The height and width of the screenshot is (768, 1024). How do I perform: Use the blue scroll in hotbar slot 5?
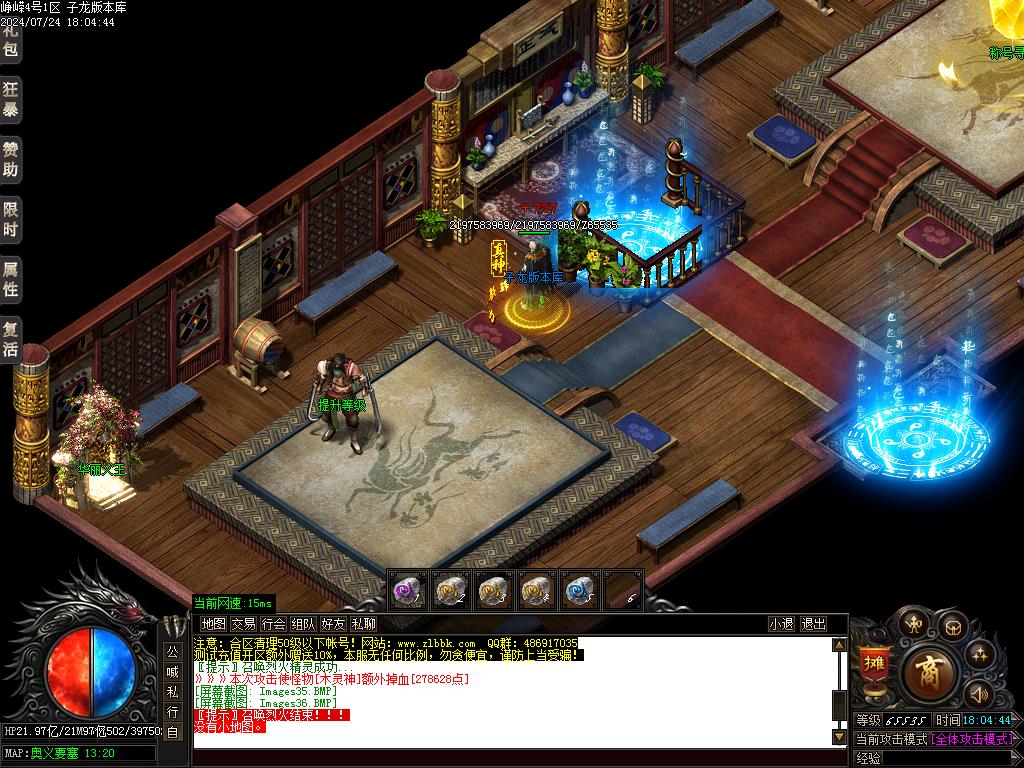[579, 590]
